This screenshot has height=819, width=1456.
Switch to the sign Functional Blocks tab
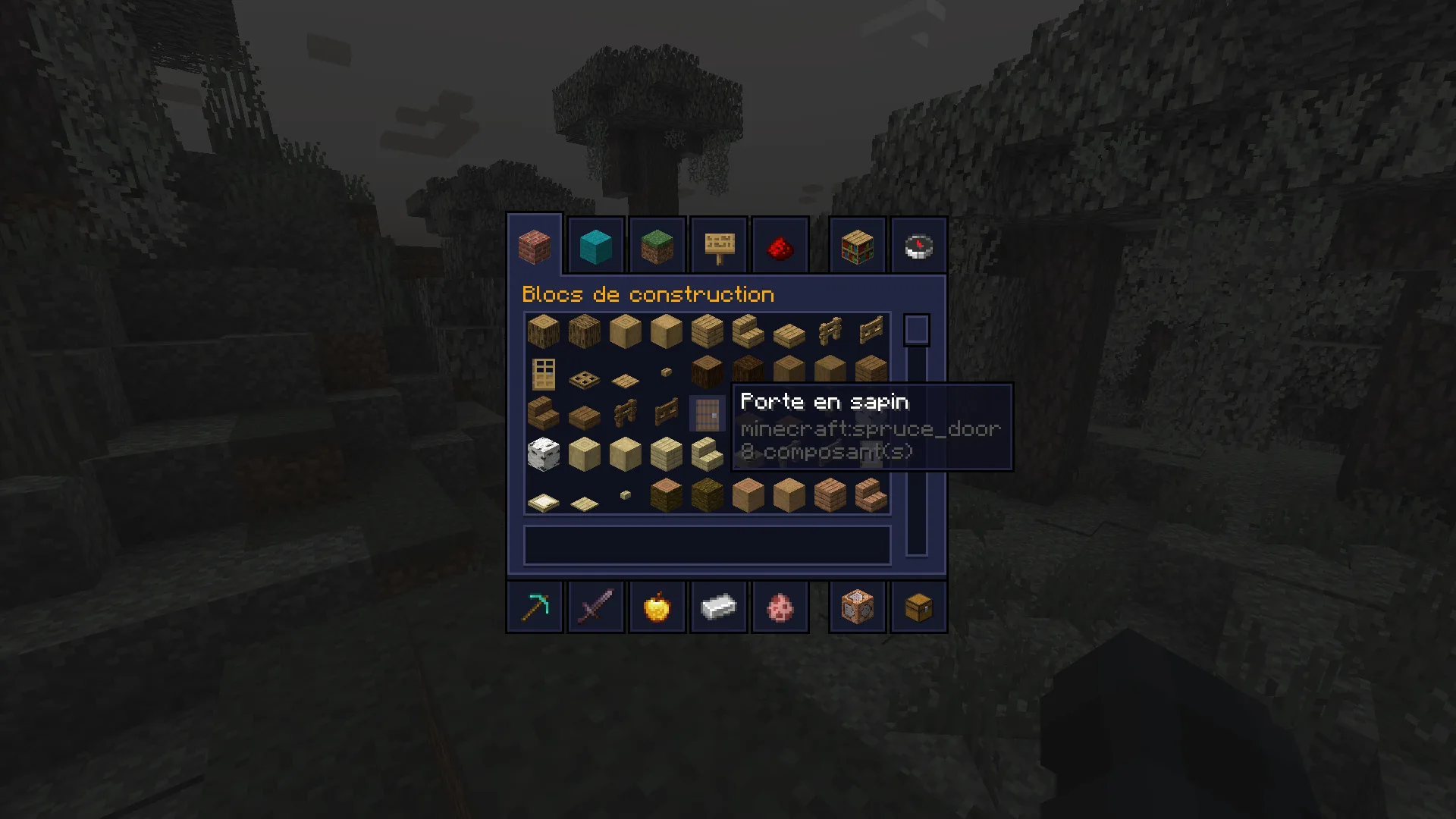click(719, 246)
